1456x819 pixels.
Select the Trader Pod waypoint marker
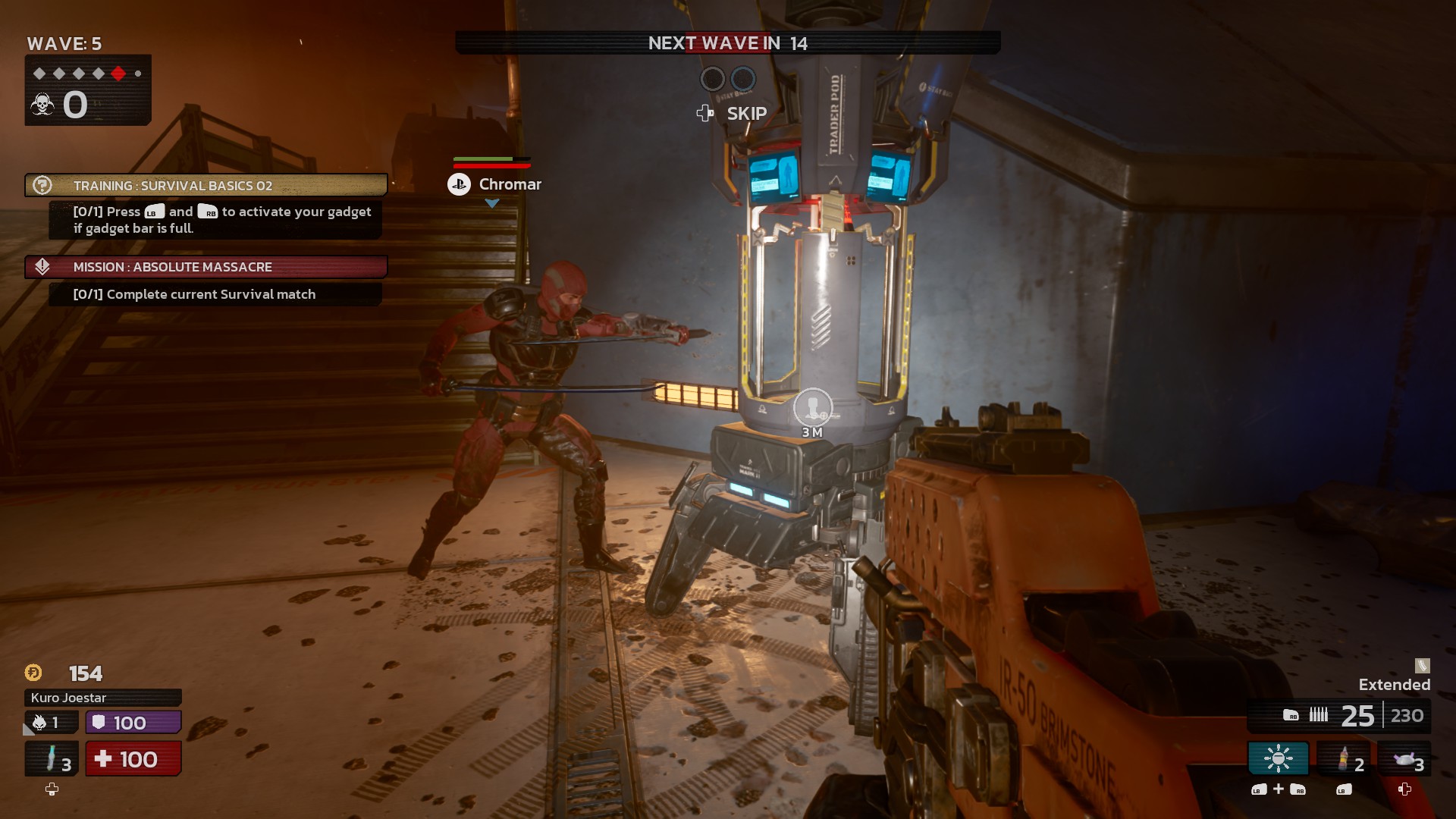[812, 408]
